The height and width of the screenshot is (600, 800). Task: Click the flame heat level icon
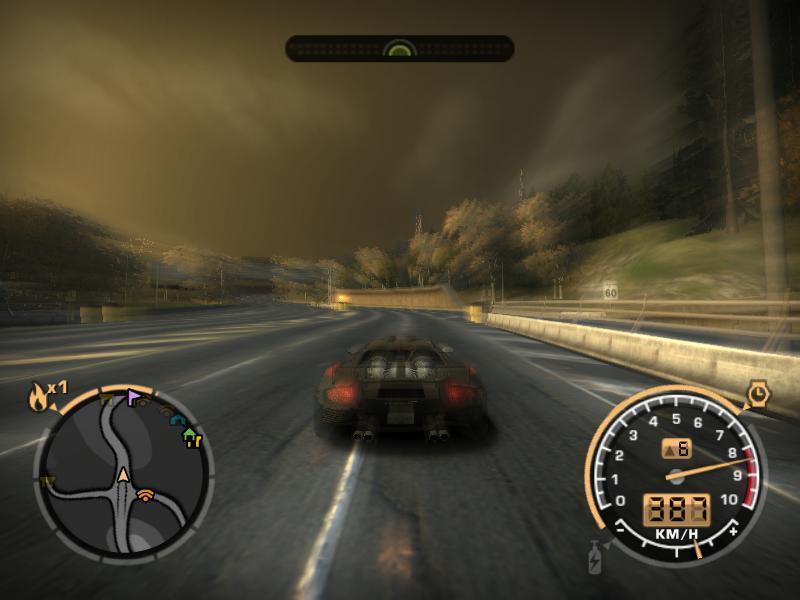(40, 398)
